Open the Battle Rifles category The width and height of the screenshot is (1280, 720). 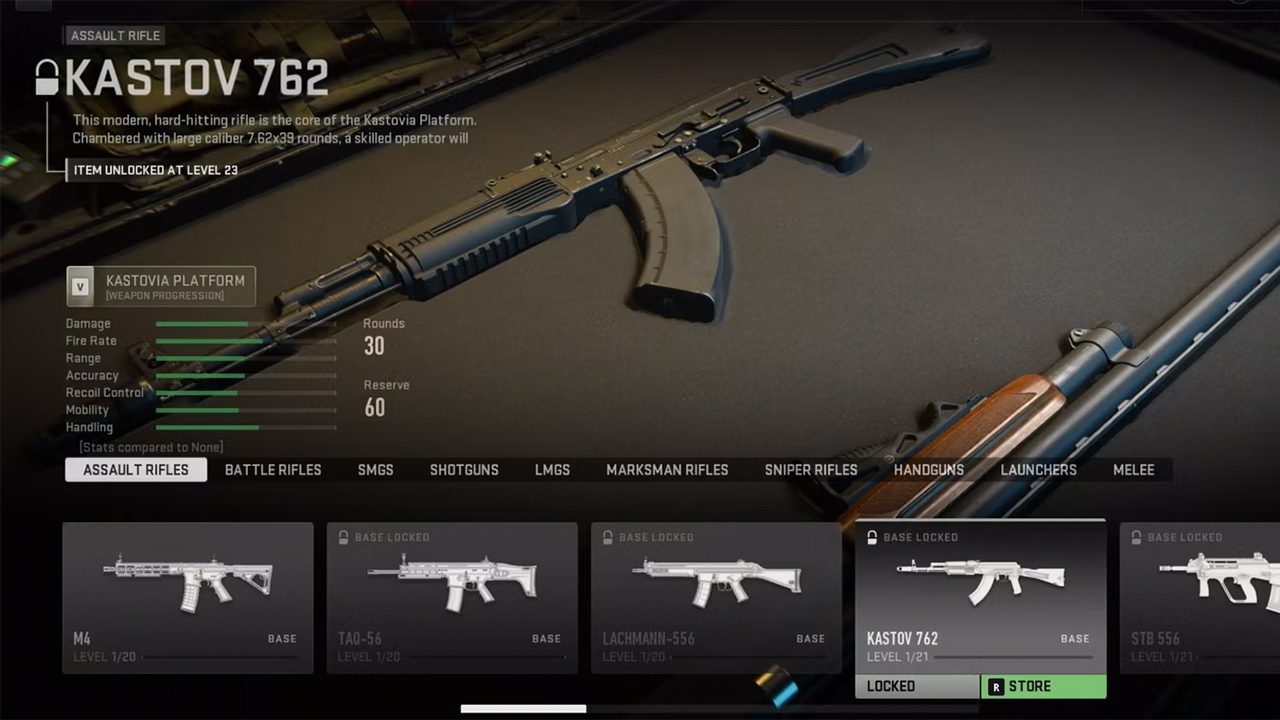[x=273, y=470]
